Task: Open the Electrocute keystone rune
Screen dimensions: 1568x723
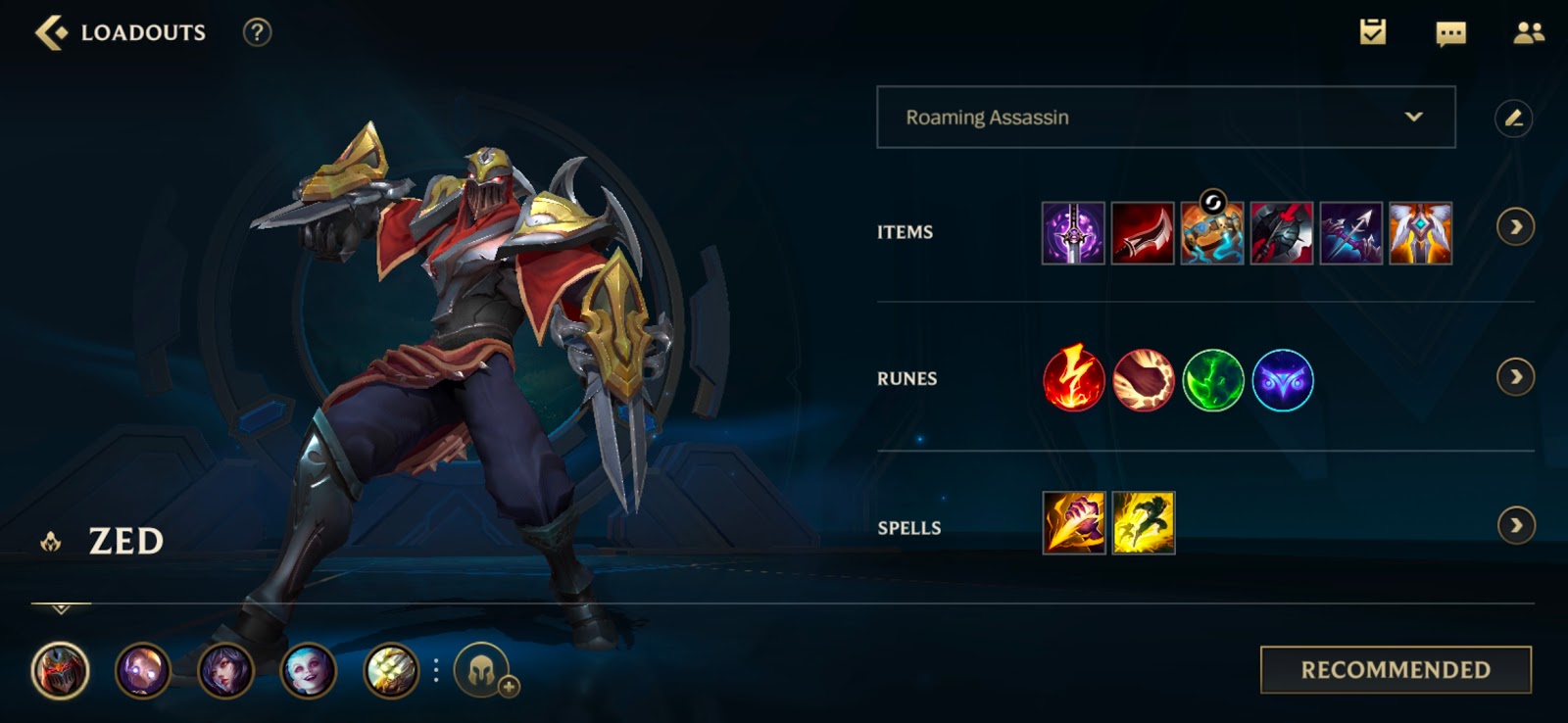Action: [1075, 381]
